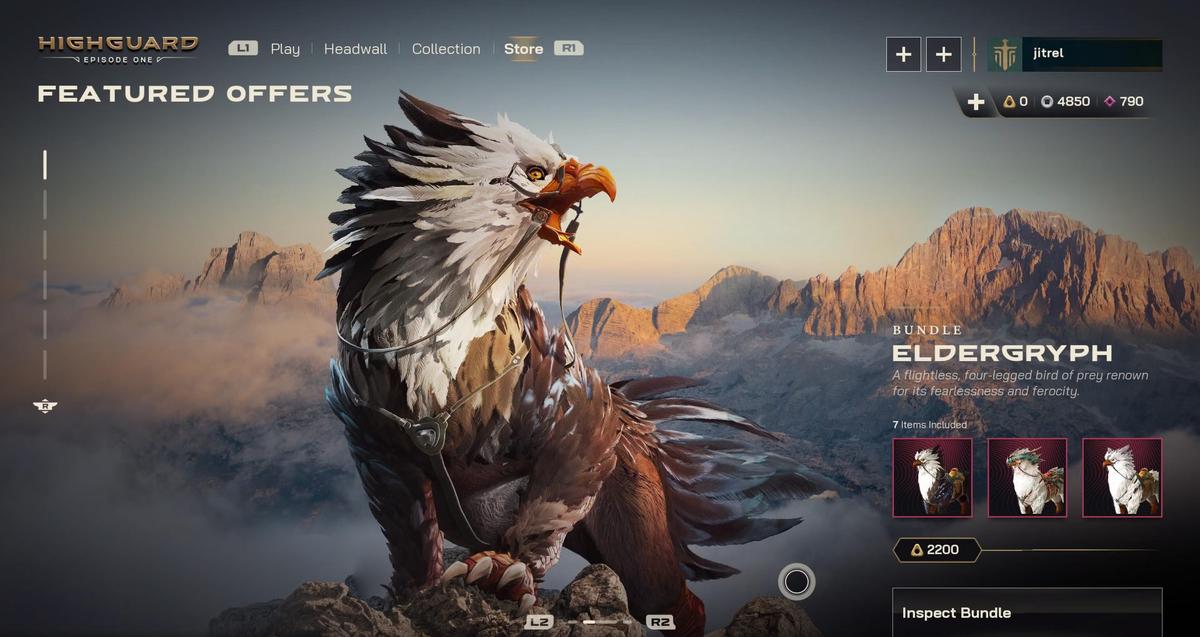Select the dark-bodied gryph thumbnail
Viewport: 1200px width, 637px height.
[932, 478]
